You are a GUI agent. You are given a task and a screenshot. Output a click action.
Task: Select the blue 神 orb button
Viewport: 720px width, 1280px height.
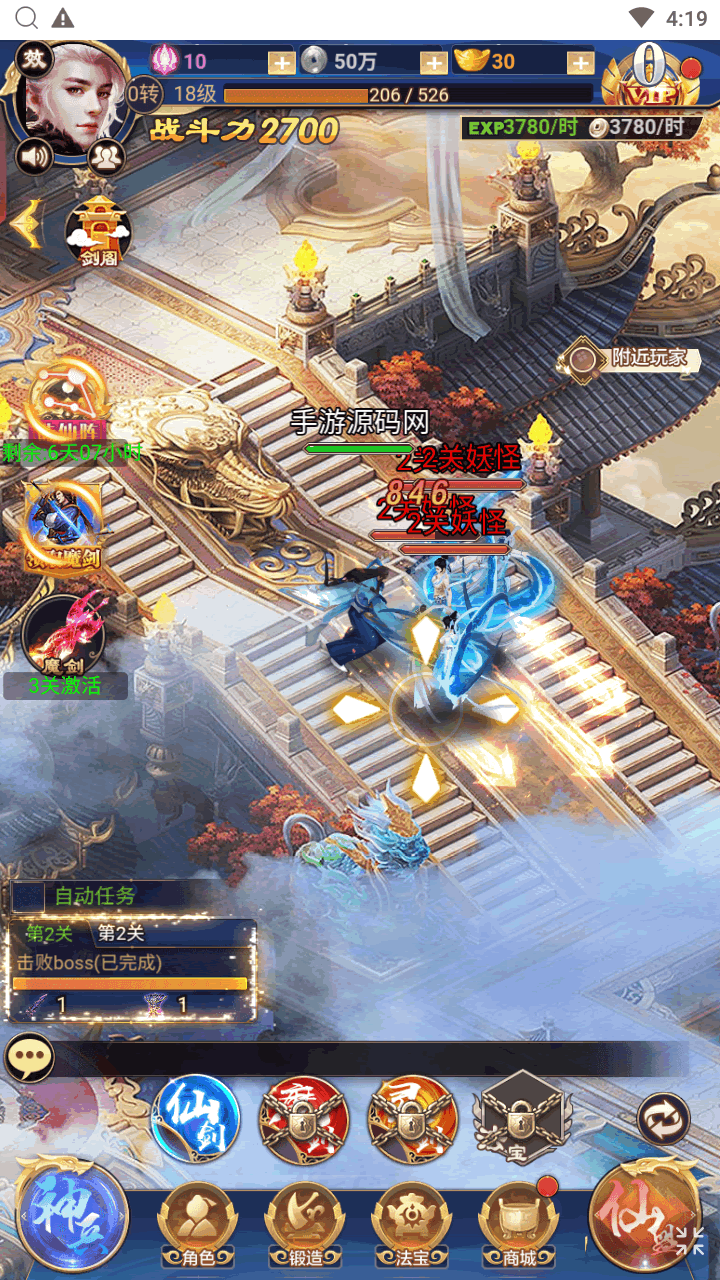(x=70, y=1214)
